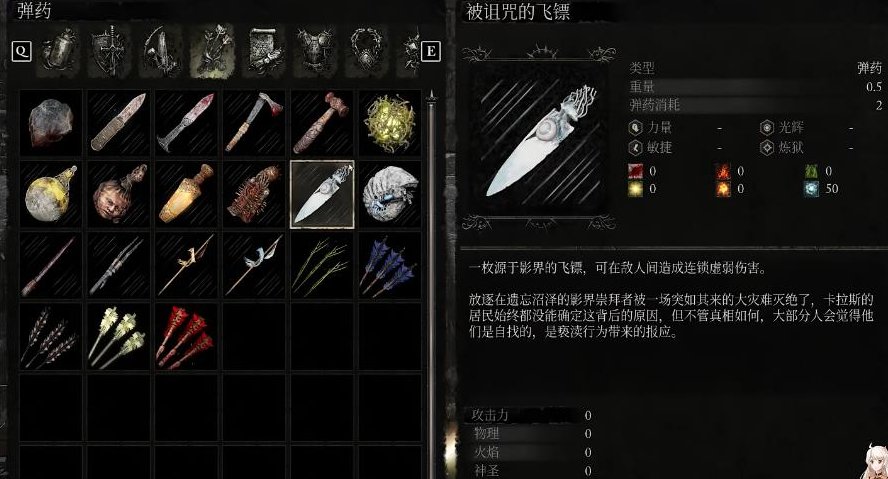Open the lantern category tab
The width and height of the screenshot is (888, 479).
(60, 50)
